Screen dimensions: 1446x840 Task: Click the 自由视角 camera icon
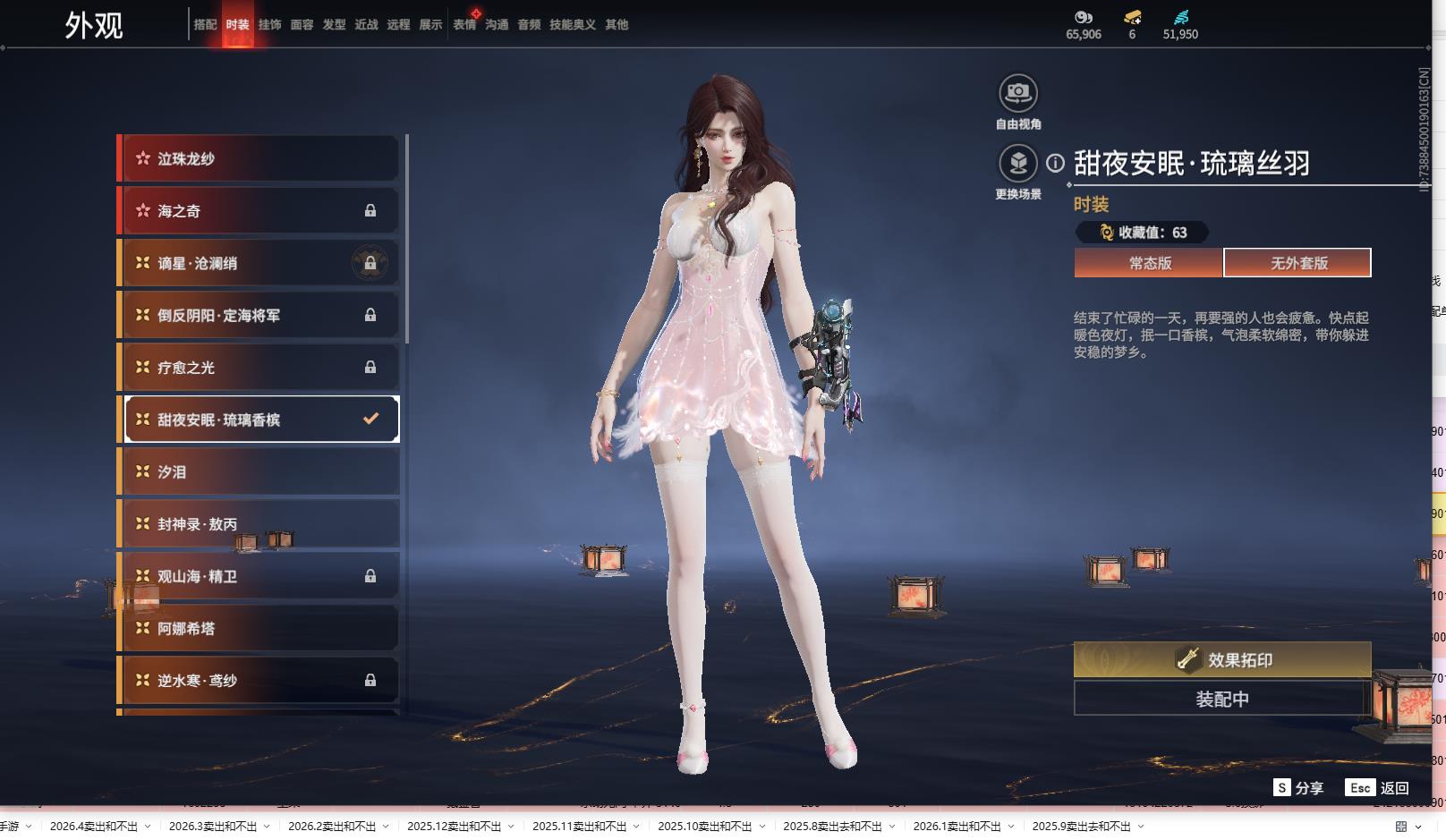[x=1018, y=93]
